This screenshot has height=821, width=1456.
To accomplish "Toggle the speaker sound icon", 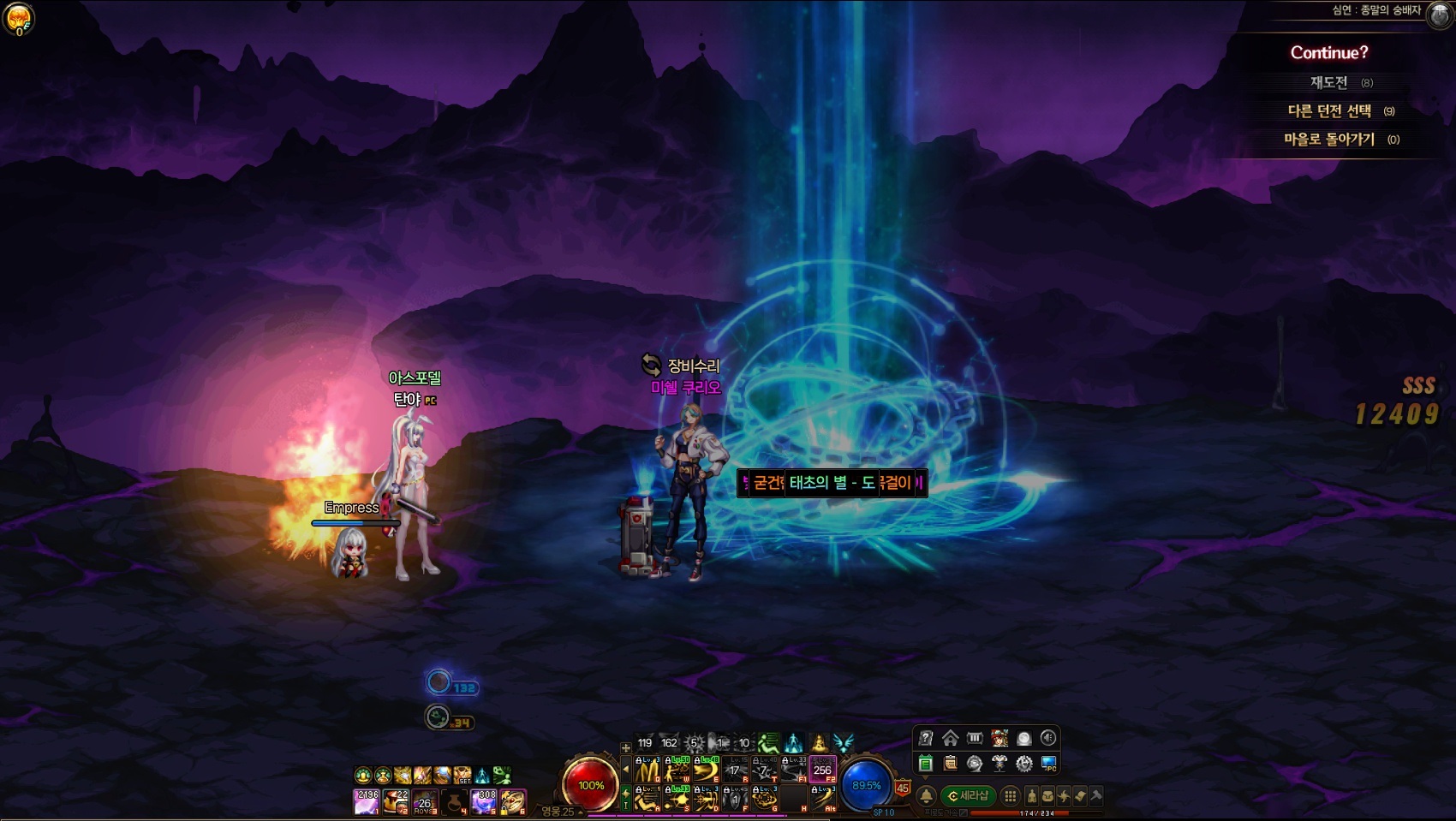I will point(1048,738).
